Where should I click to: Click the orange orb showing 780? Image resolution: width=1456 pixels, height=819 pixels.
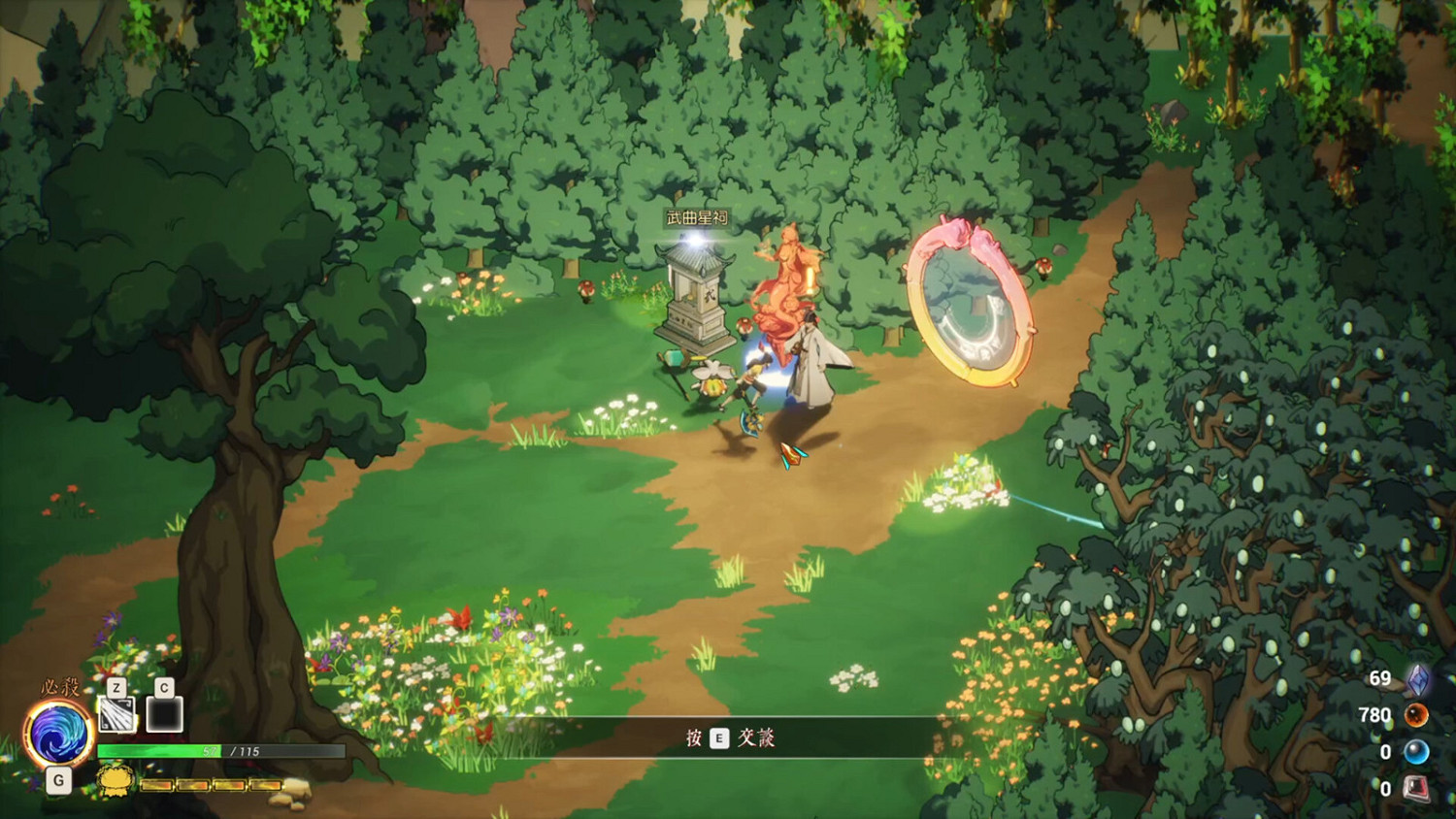coord(1417,716)
